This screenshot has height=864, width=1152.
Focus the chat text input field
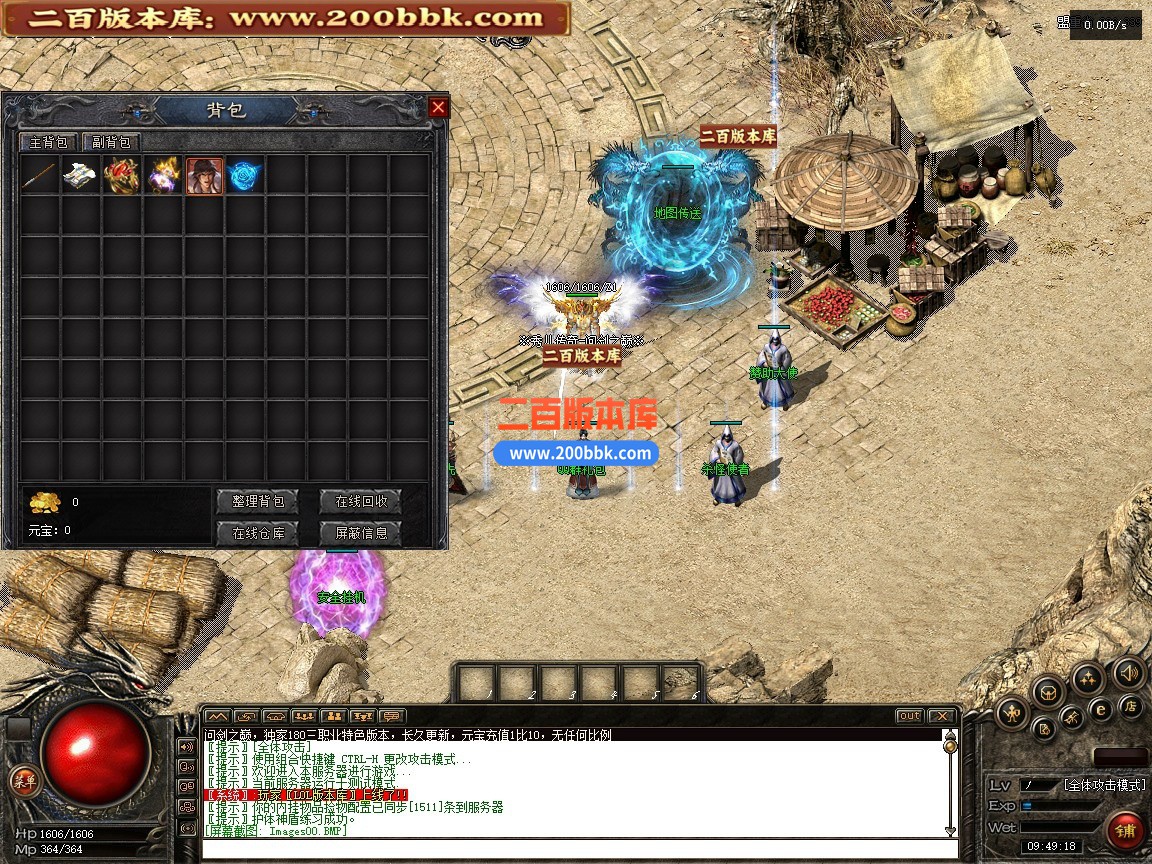point(578,849)
